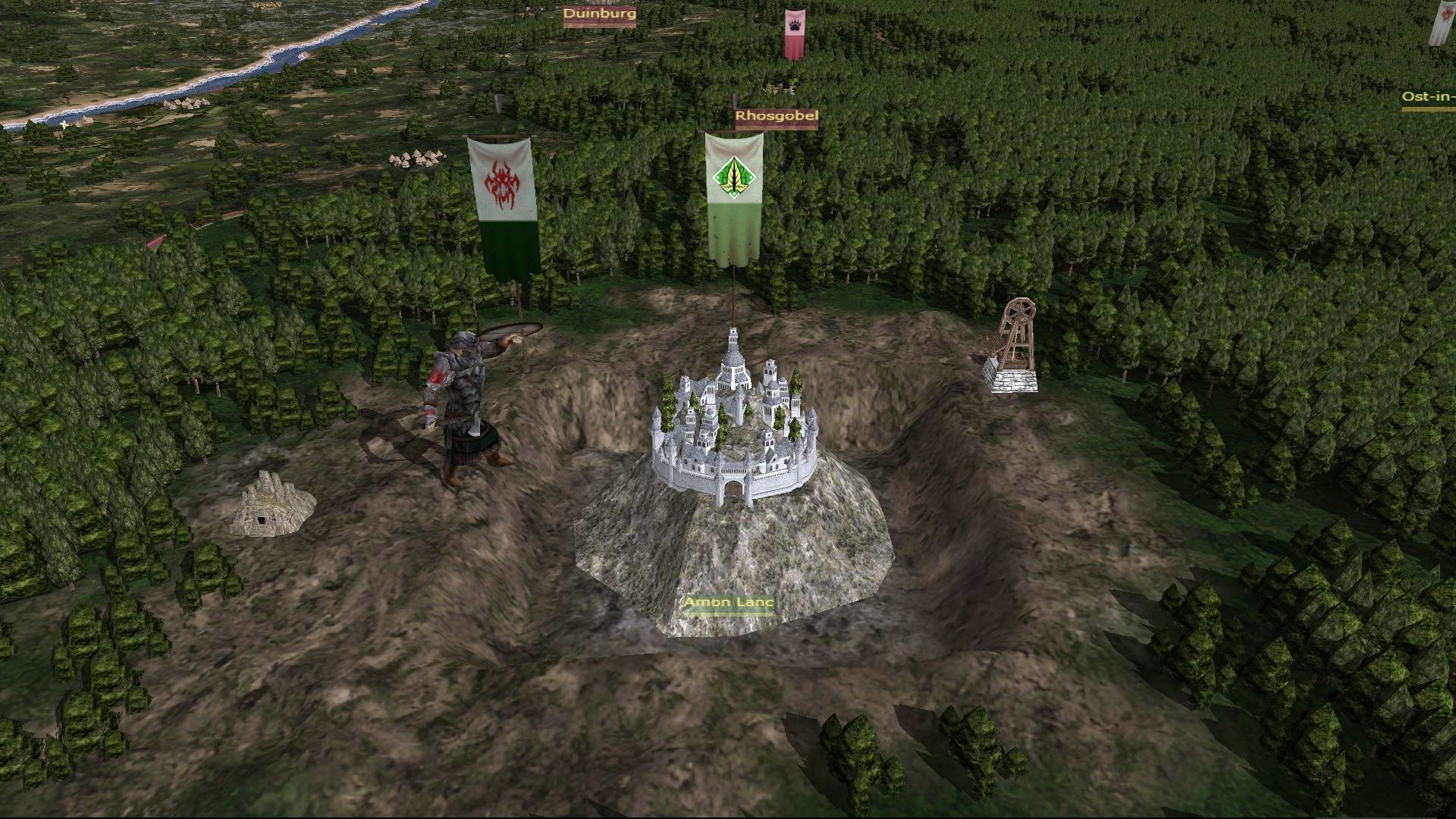Click the Rhosgobel settlement name tag
This screenshot has width=1456, height=819.
click(x=776, y=117)
